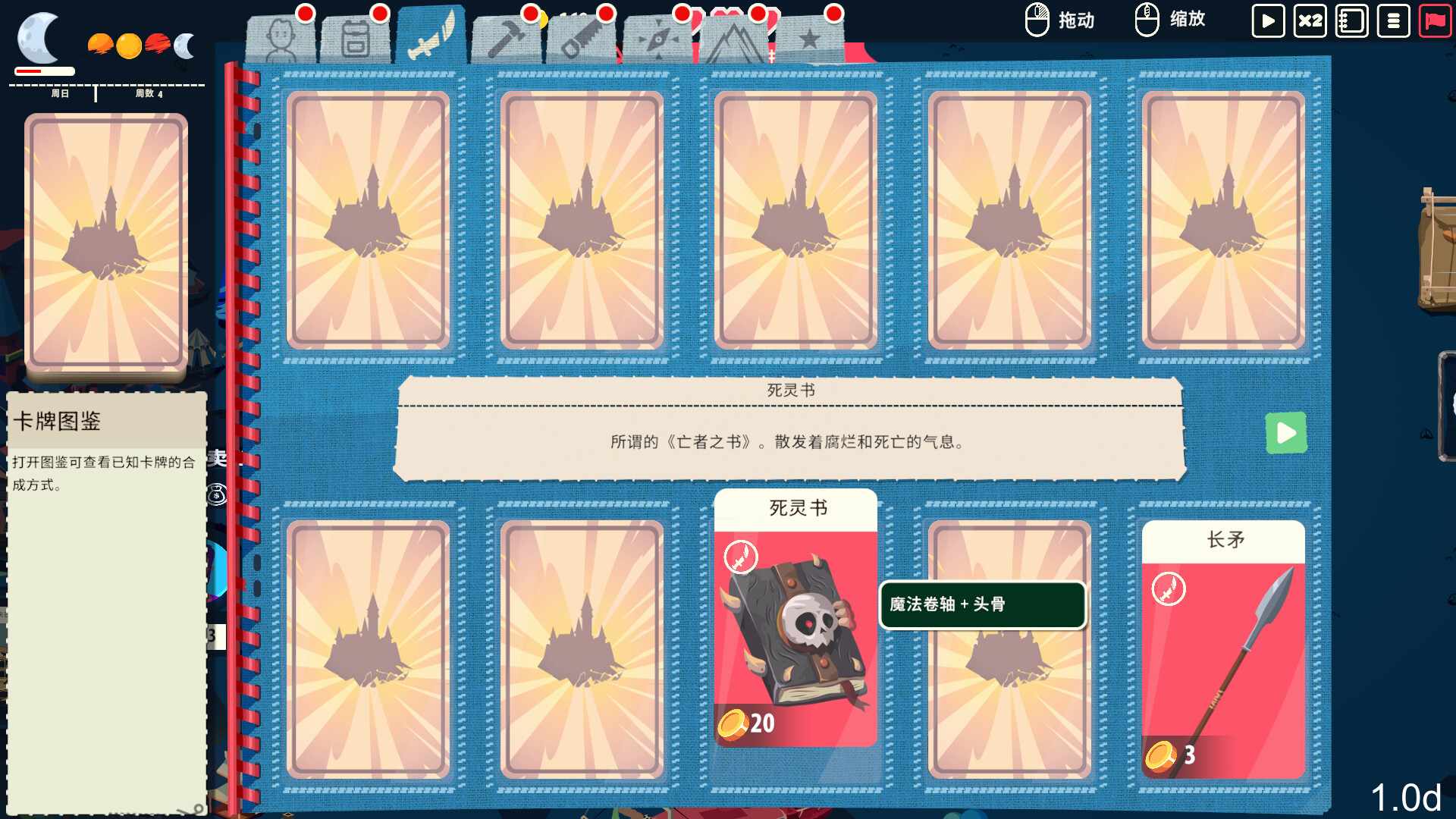The width and height of the screenshot is (1456, 819).
Task: Open the 卡牌图鉴 card compendium panel
Action: point(105,423)
